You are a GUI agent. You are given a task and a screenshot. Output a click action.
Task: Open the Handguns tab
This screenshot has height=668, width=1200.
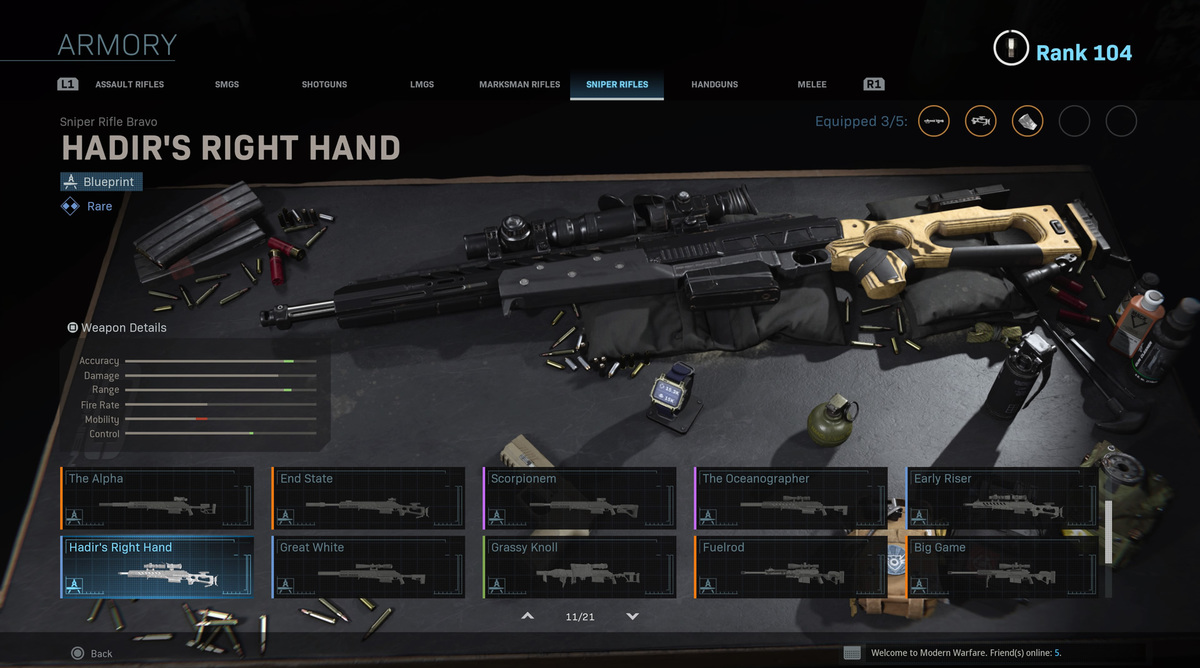point(714,85)
